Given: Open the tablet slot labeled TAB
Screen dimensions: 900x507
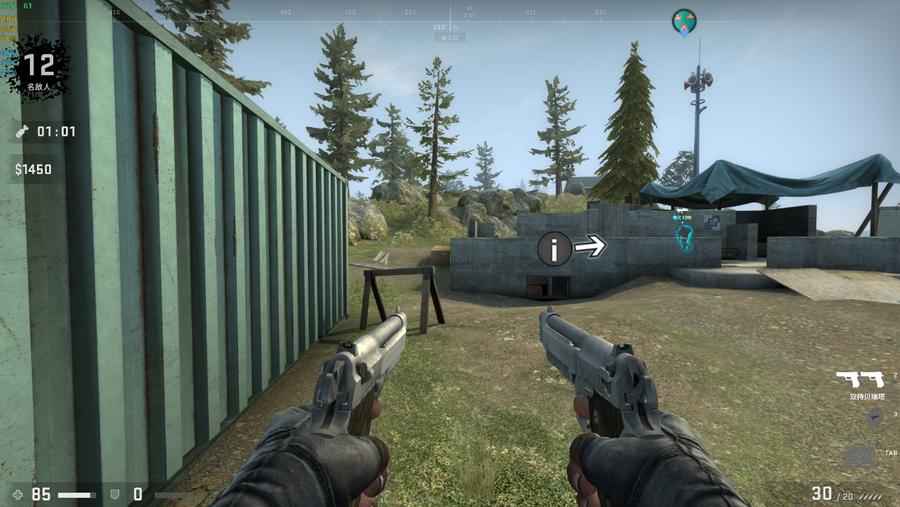Looking at the screenshot, I should point(860,456).
